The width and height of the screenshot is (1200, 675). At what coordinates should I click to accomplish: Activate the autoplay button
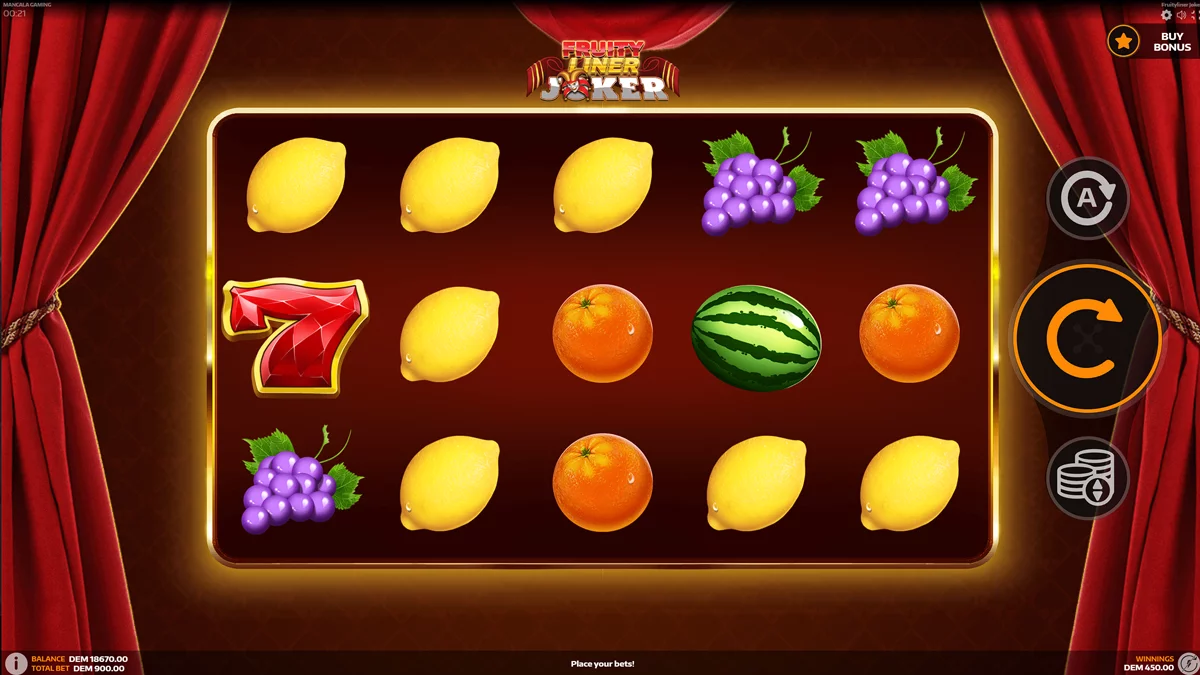pos(1087,198)
